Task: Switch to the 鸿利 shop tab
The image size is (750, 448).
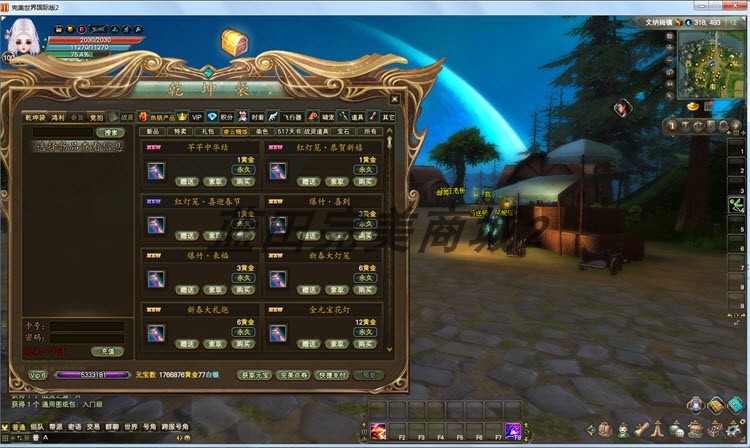Action: point(58,117)
